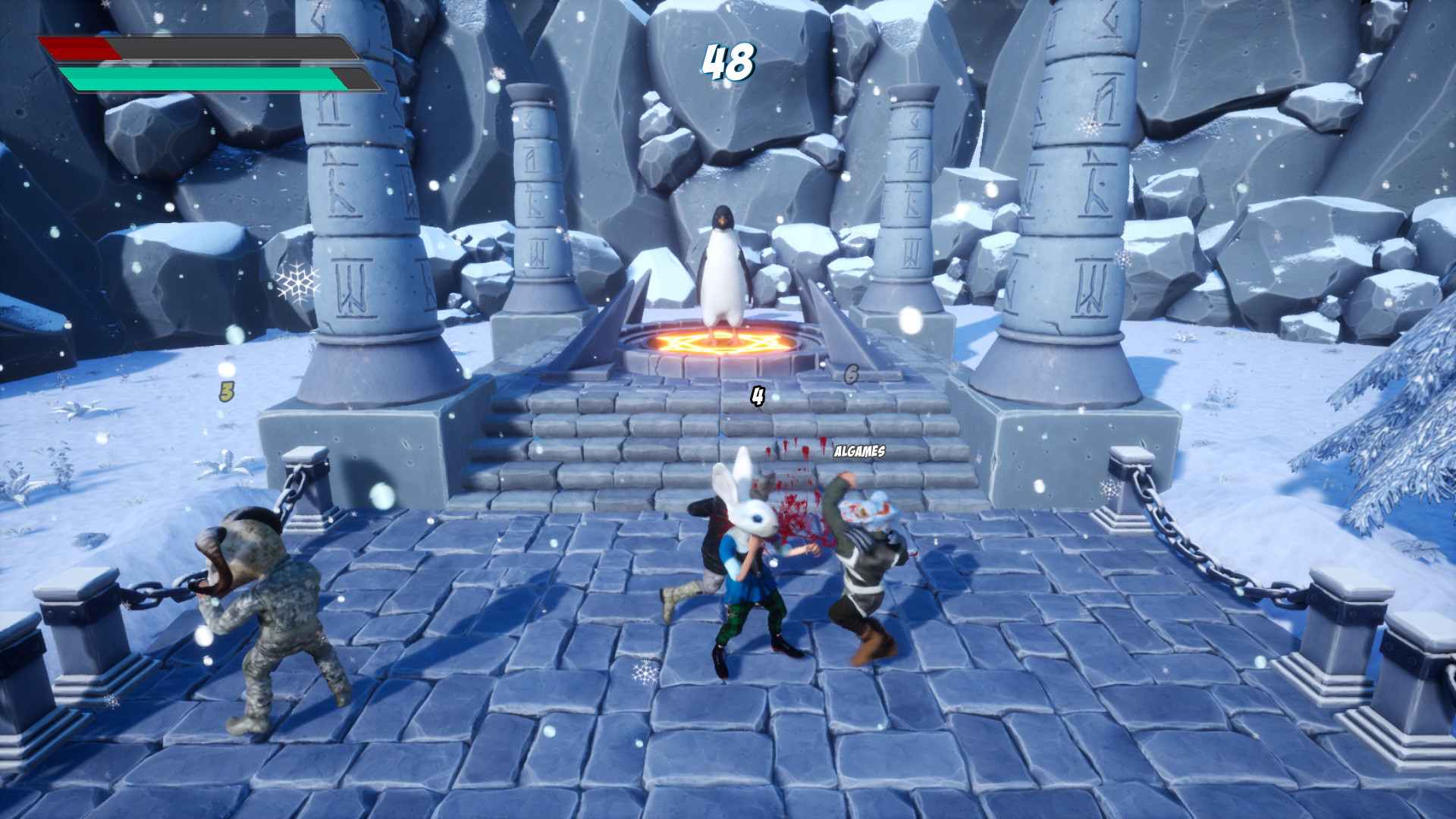
Task: Click the snowflake pickup near the left pillar
Action: tap(297, 282)
